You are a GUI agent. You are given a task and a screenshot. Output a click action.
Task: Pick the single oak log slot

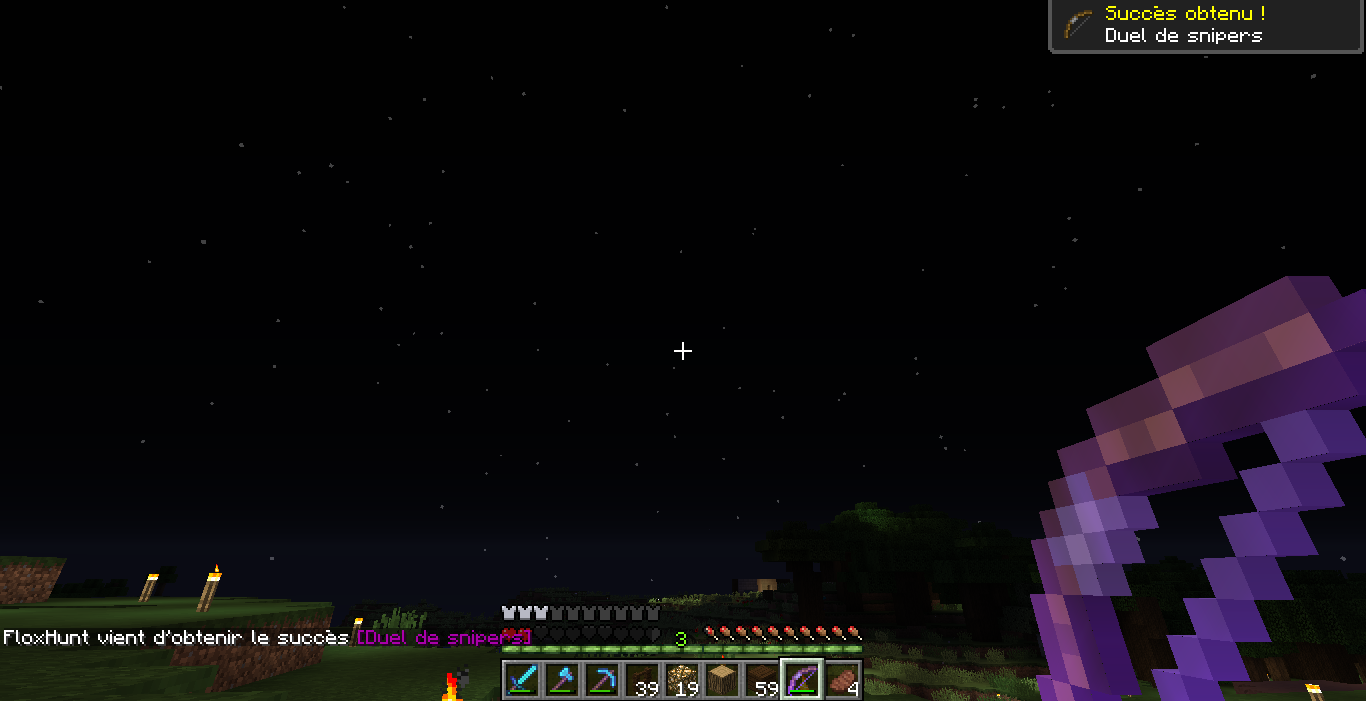[722, 680]
